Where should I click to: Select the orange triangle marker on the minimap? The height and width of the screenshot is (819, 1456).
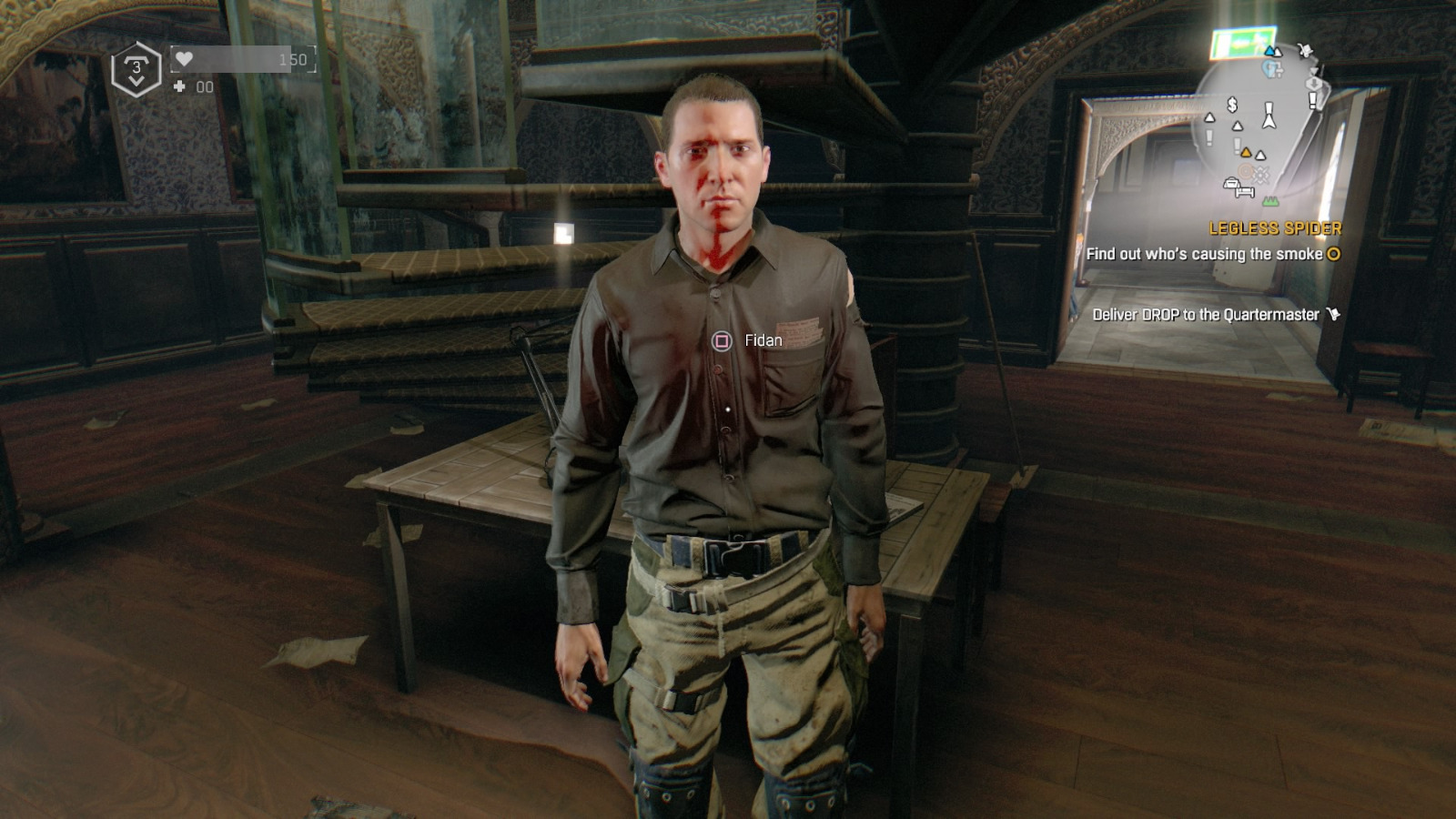coord(1247,153)
